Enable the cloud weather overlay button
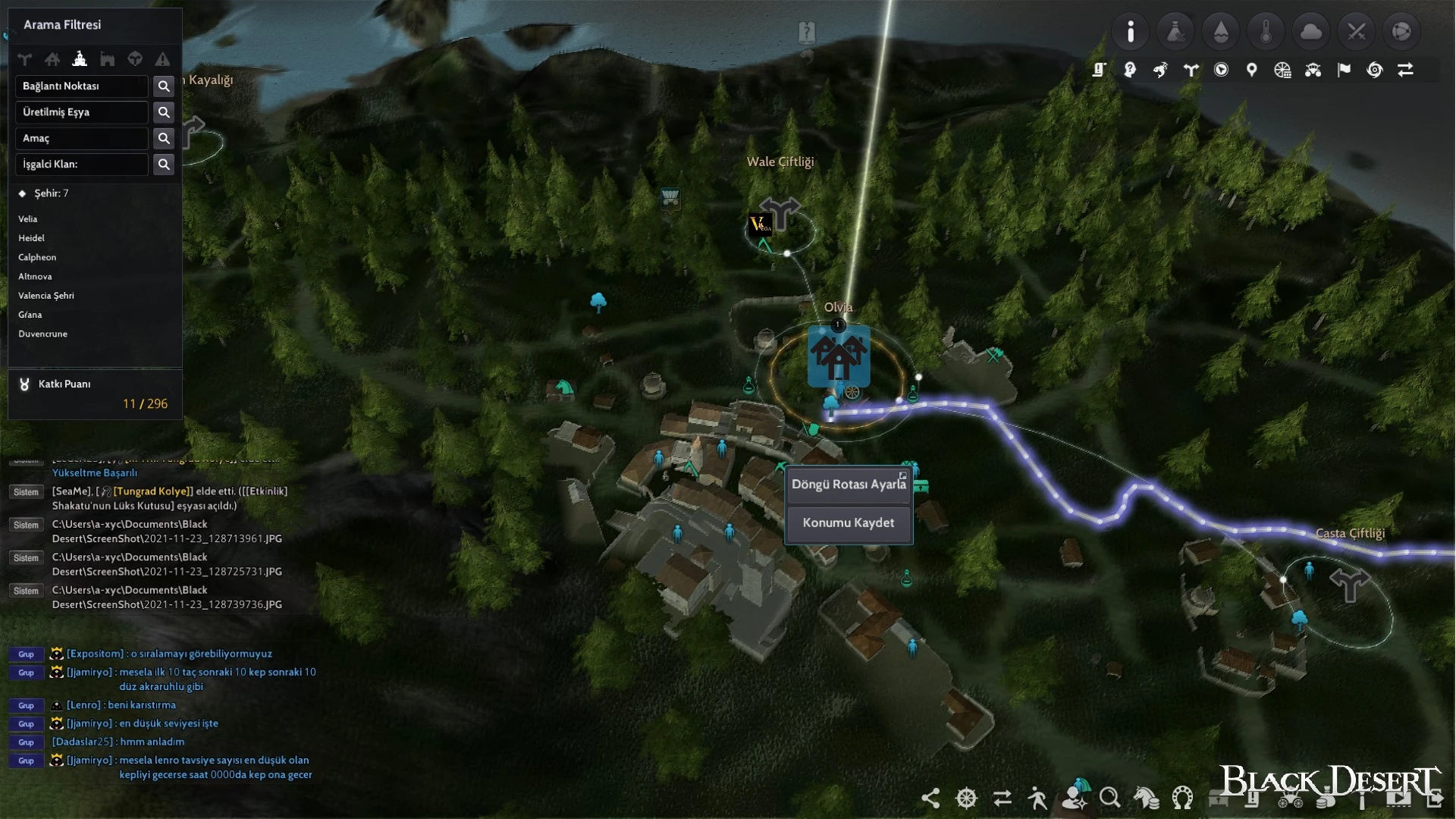Viewport: 1456px width, 819px height. point(1311,32)
